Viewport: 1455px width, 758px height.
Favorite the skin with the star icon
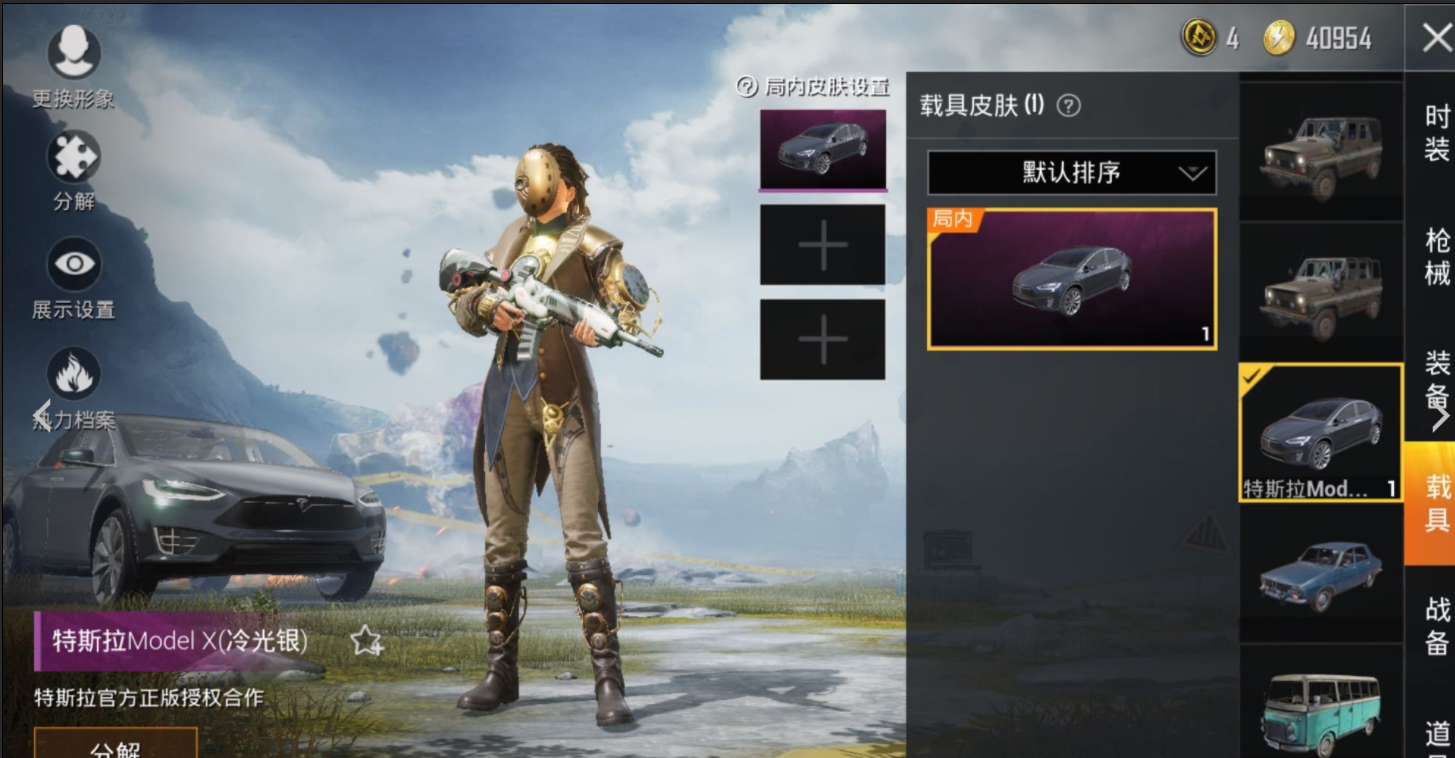coord(366,641)
